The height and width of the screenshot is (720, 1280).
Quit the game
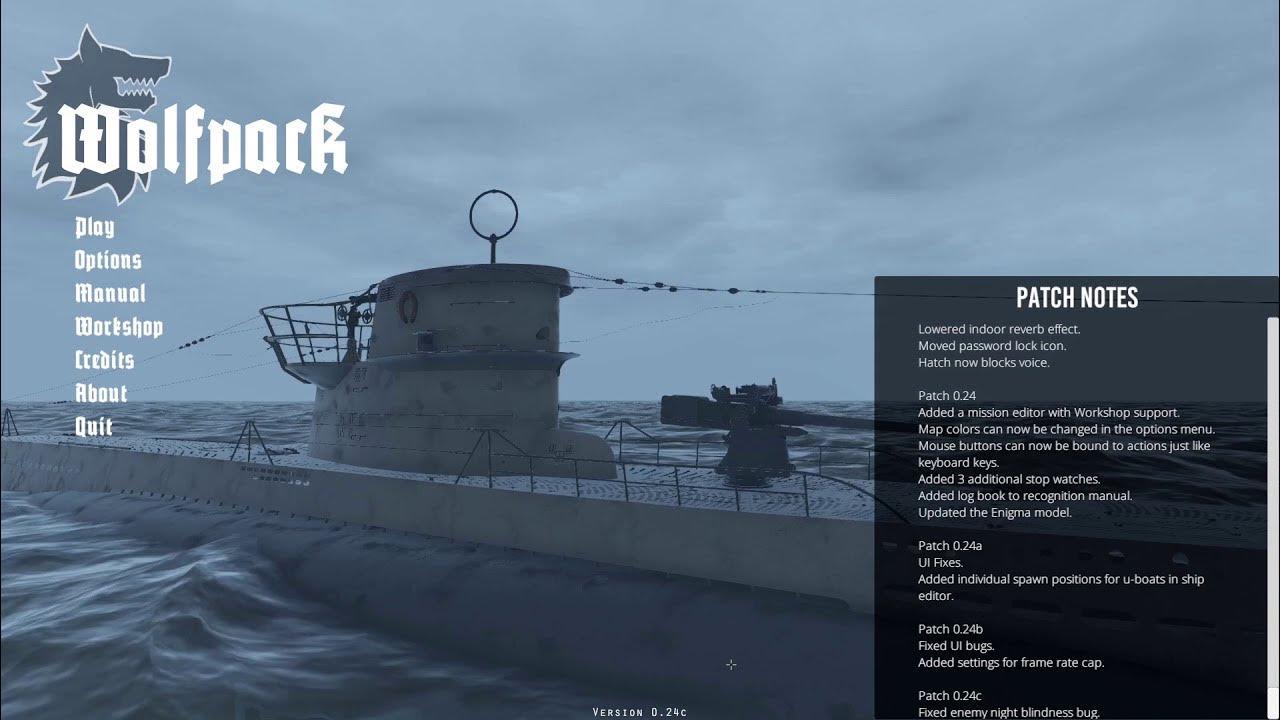pos(94,426)
